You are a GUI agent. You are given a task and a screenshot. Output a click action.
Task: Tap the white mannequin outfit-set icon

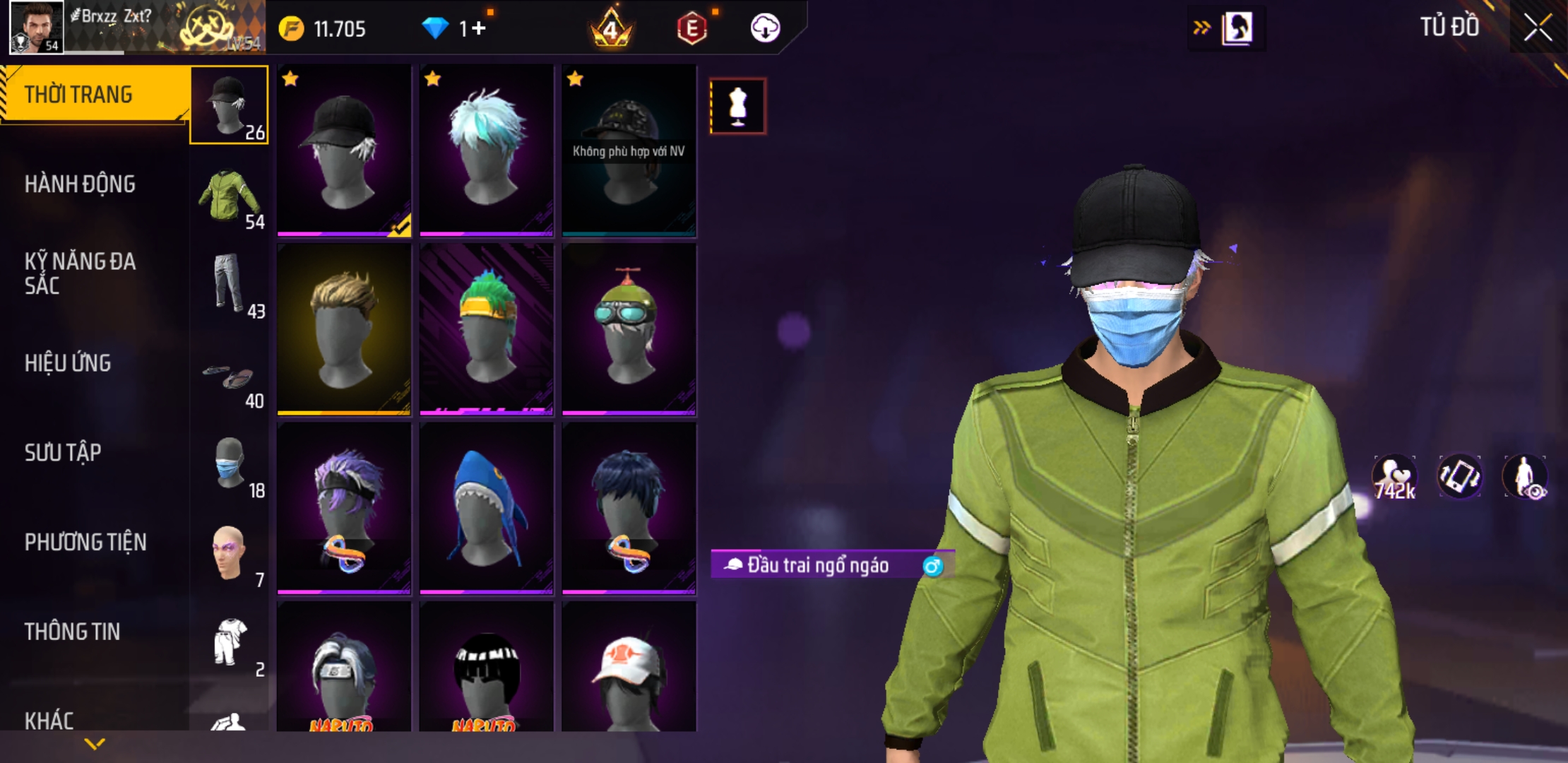click(737, 107)
